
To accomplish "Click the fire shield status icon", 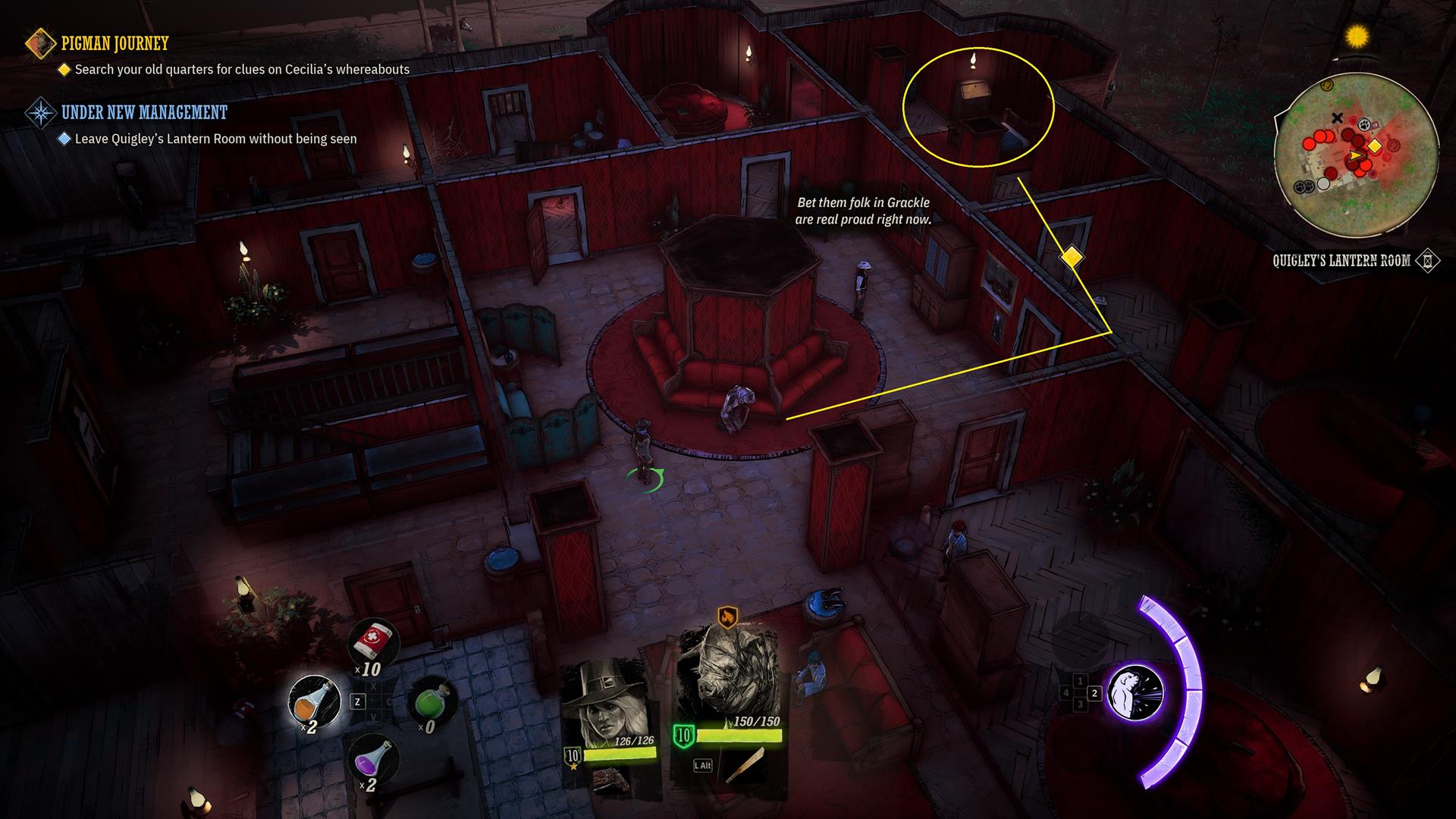I will (727, 617).
